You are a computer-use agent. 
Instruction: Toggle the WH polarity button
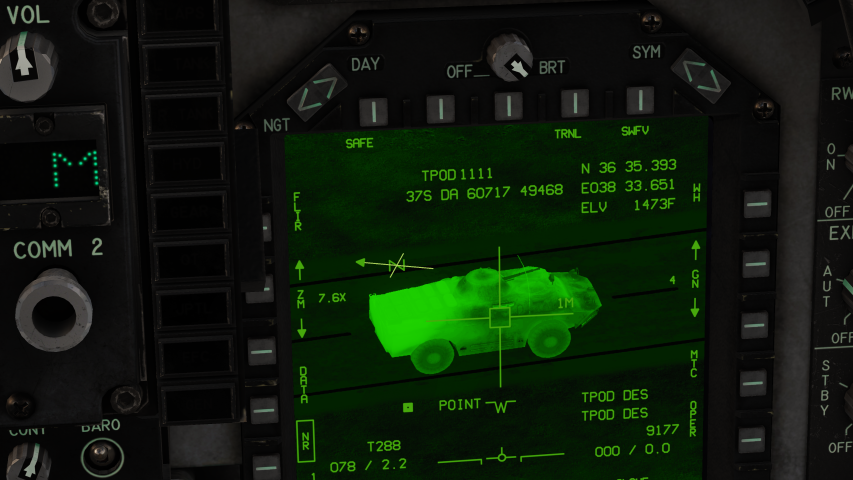point(757,203)
